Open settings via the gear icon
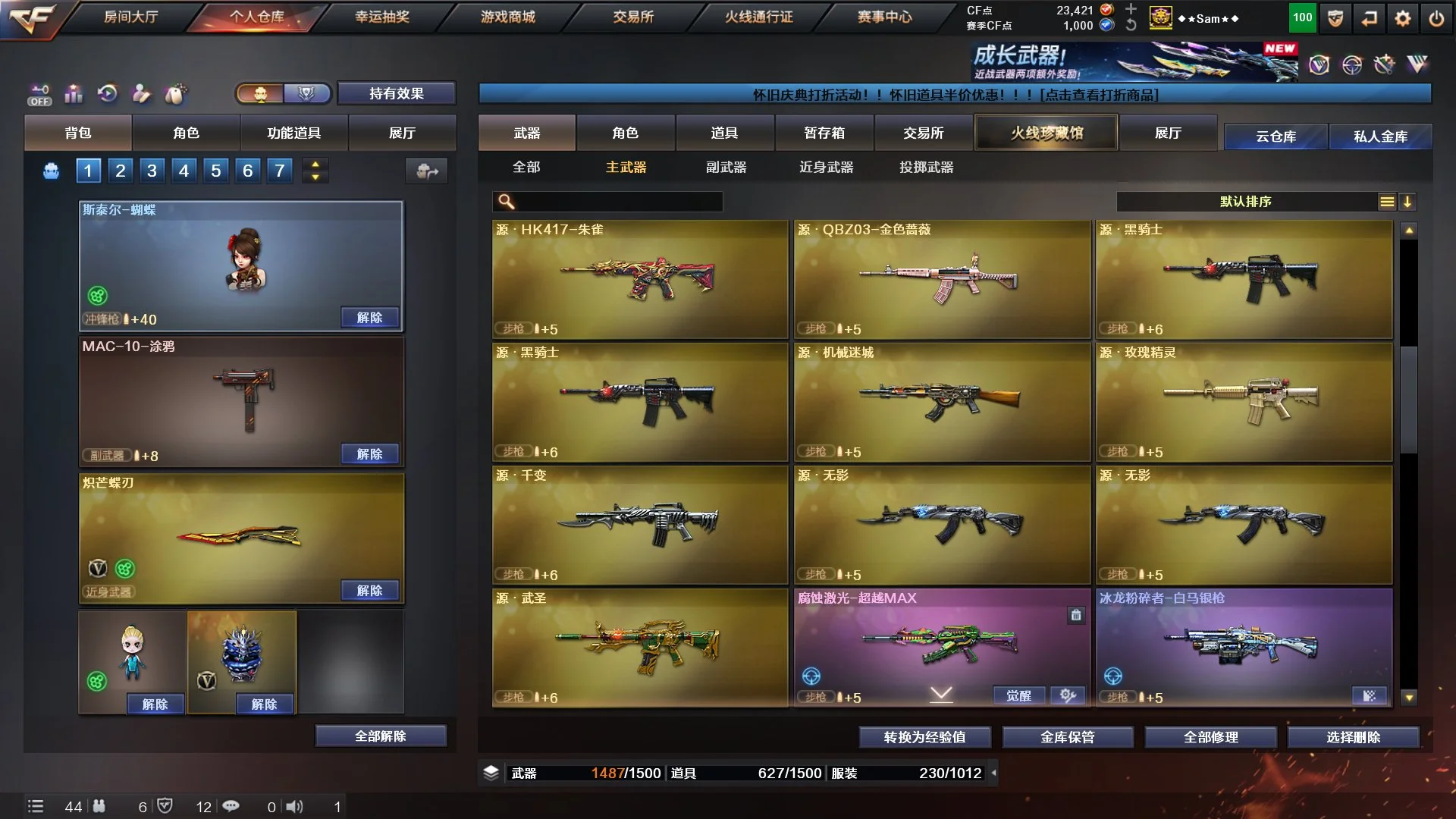 tap(1403, 18)
